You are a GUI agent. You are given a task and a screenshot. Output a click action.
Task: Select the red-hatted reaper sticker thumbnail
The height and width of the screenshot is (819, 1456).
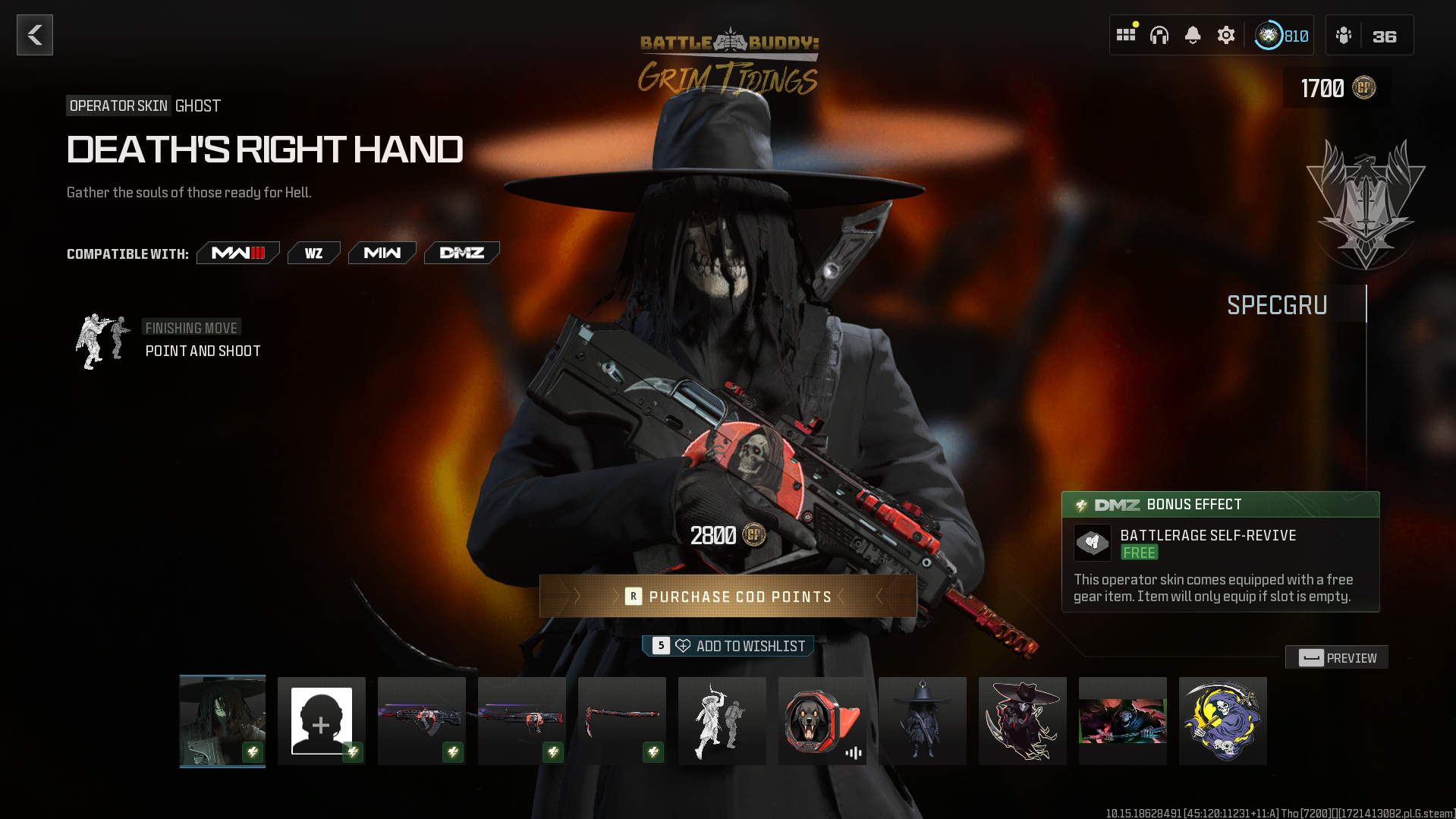coord(1023,721)
